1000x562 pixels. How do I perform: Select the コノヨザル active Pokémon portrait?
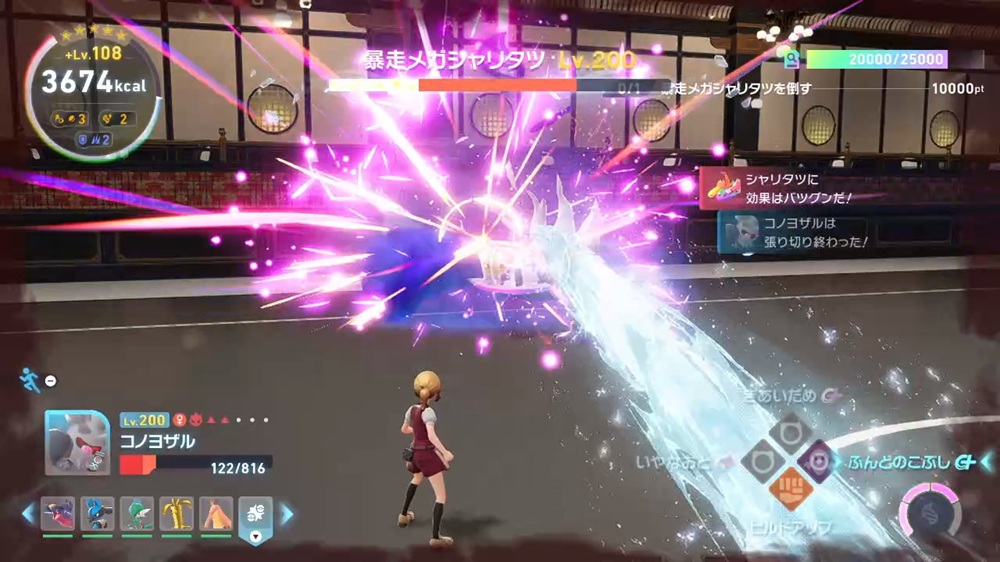pos(77,442)
